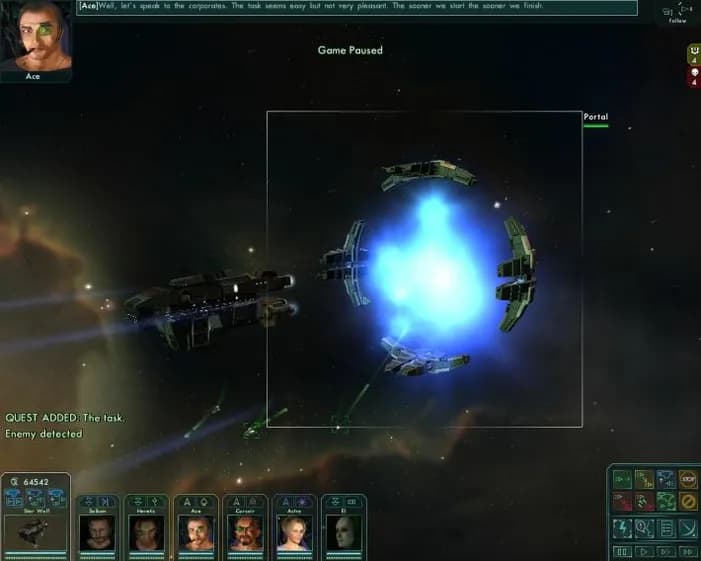Click the Portal target label
This screenshot has width=701, height=561.
tap(595, 118)
